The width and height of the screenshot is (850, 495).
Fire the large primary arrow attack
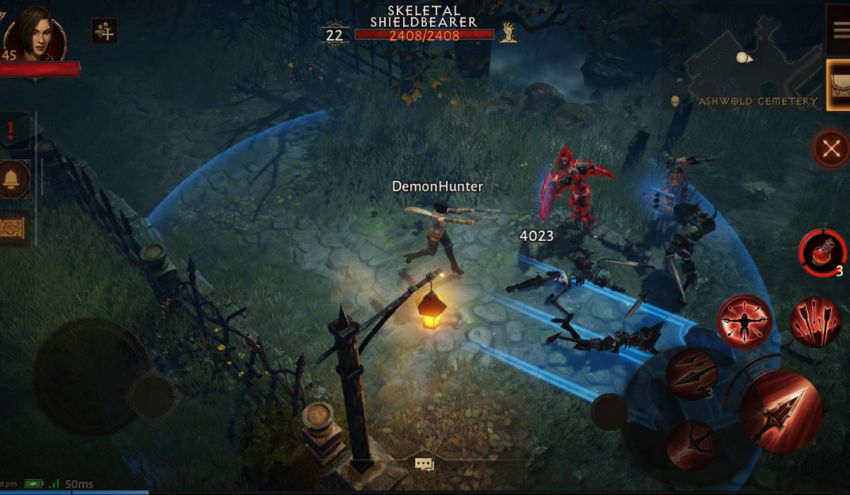[x=780, y=411]
